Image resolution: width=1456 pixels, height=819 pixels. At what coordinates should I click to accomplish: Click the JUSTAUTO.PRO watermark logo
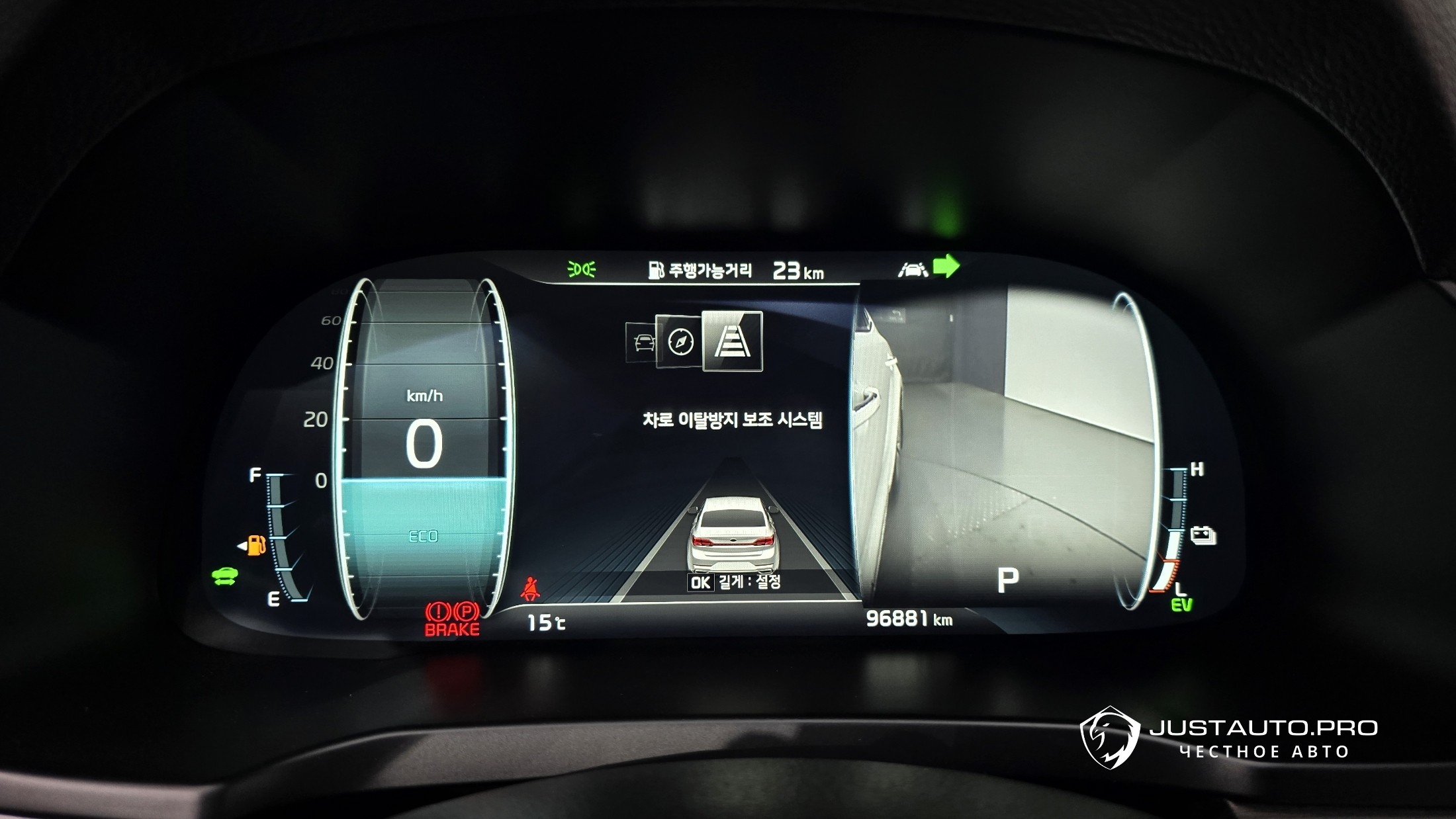pyautogui.click(x=1109, y=738)
